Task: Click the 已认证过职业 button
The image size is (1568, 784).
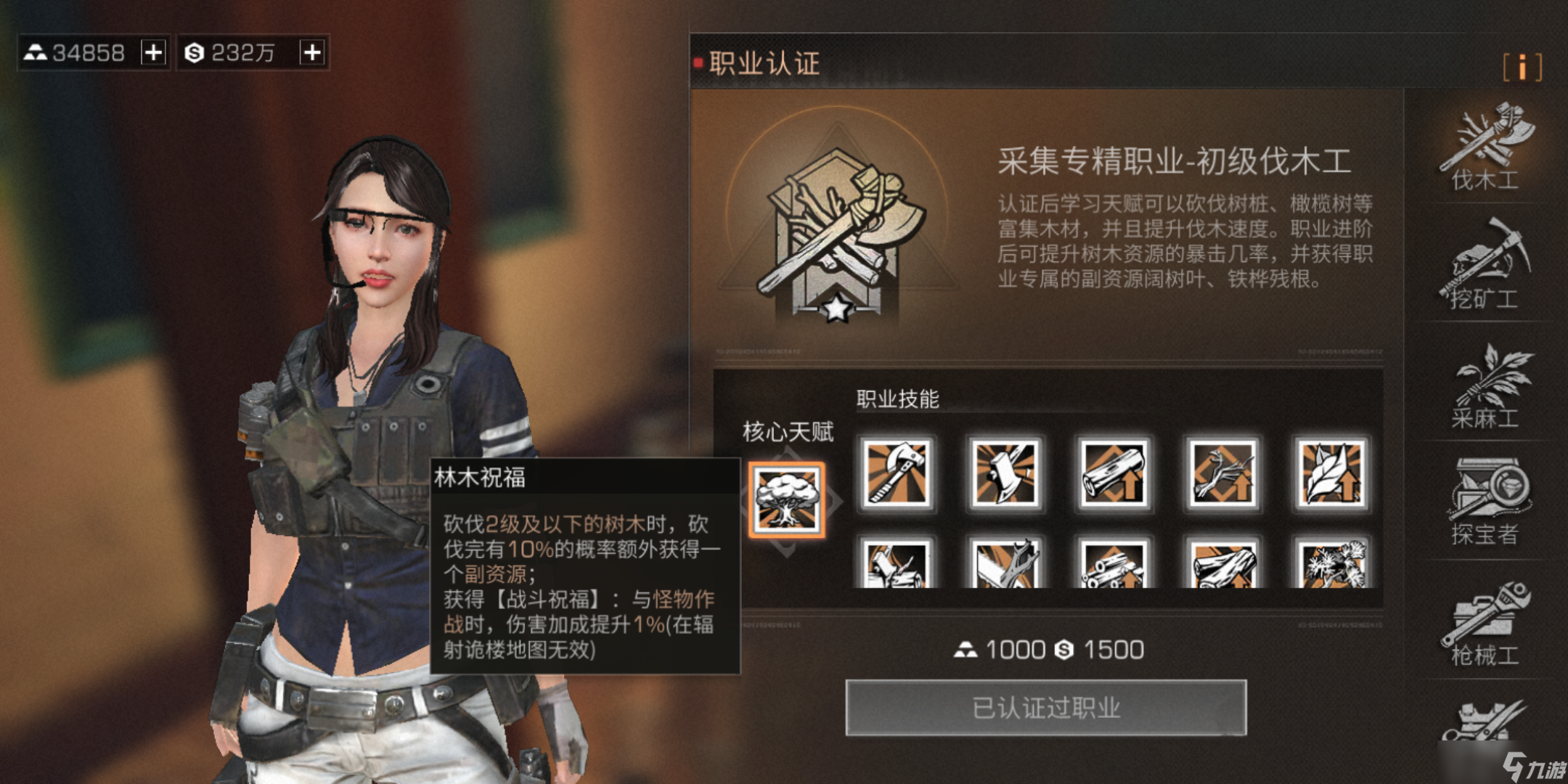Action: point(1046,708)
